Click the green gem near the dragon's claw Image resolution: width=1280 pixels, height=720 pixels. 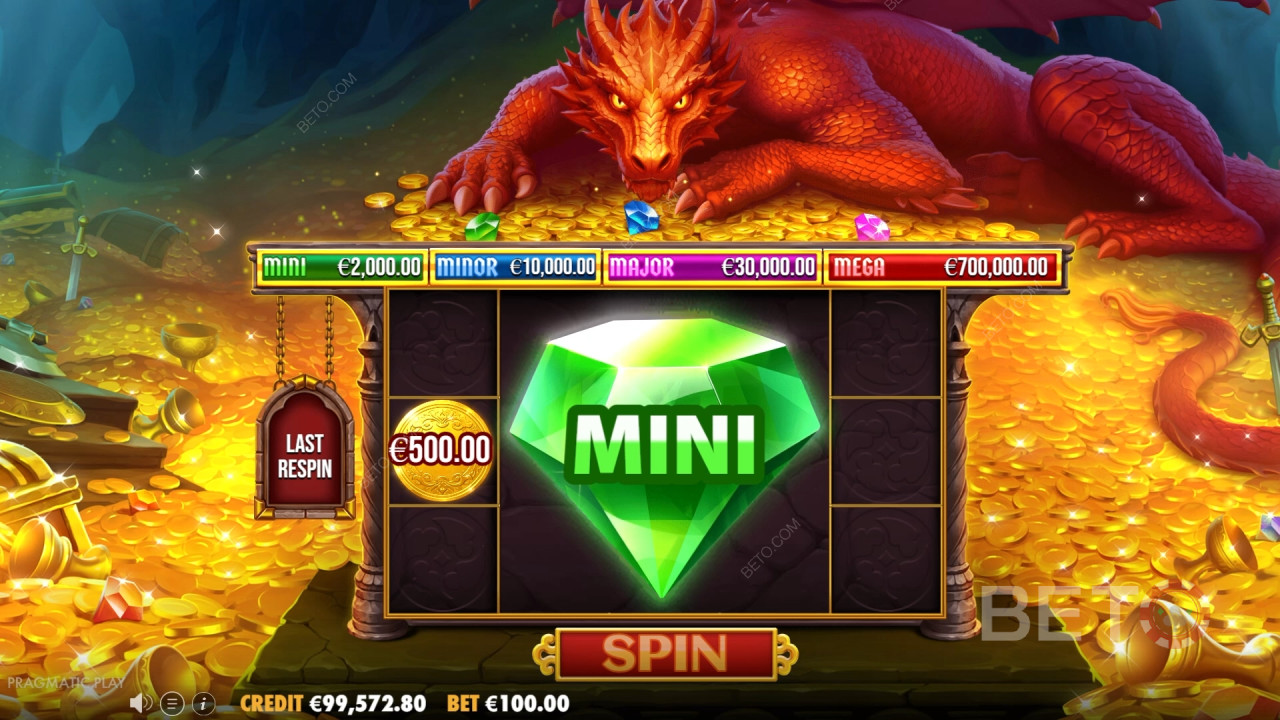click(x=483, y=229)
